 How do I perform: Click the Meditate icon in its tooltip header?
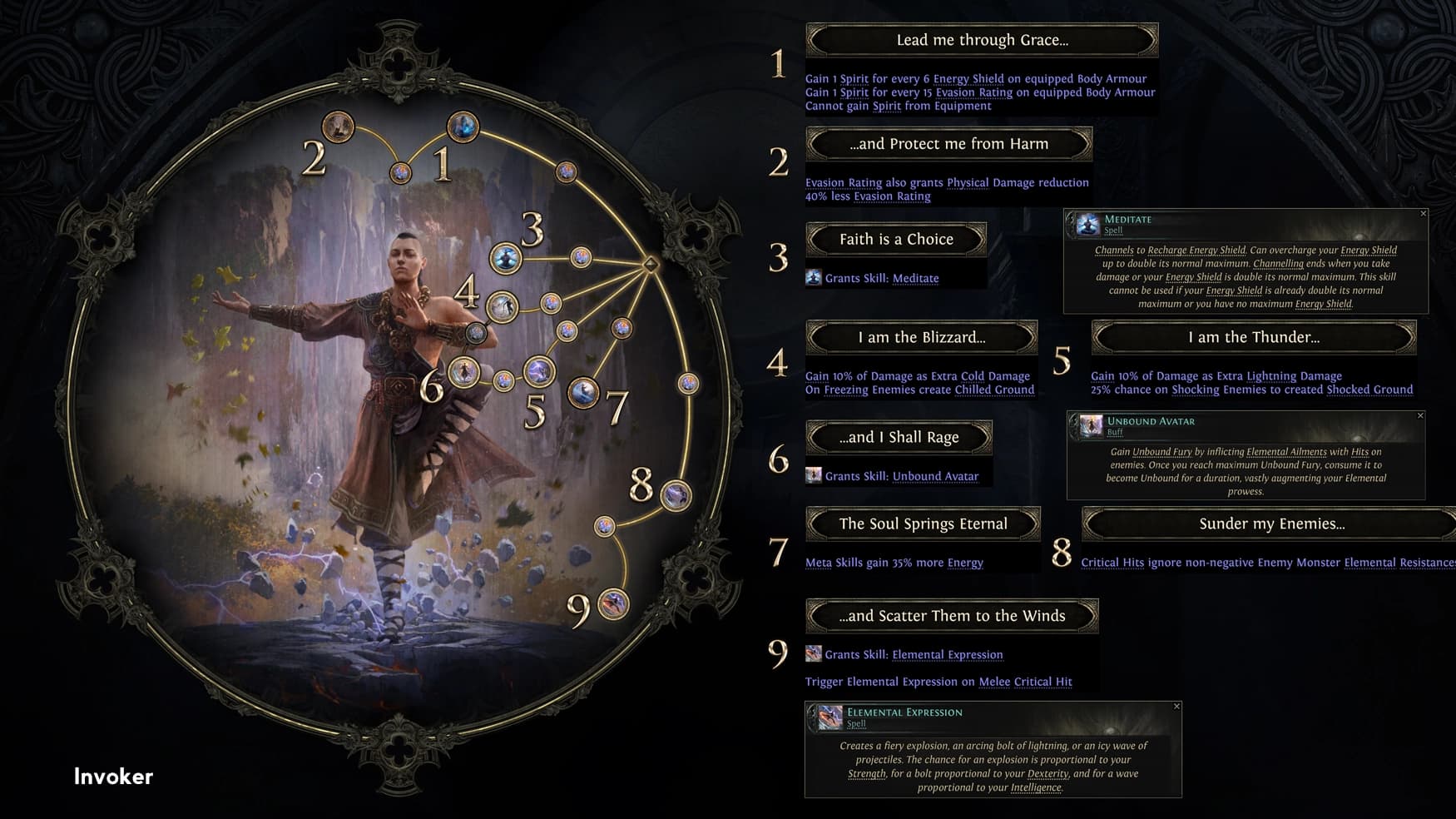[x=1090, y=225]
